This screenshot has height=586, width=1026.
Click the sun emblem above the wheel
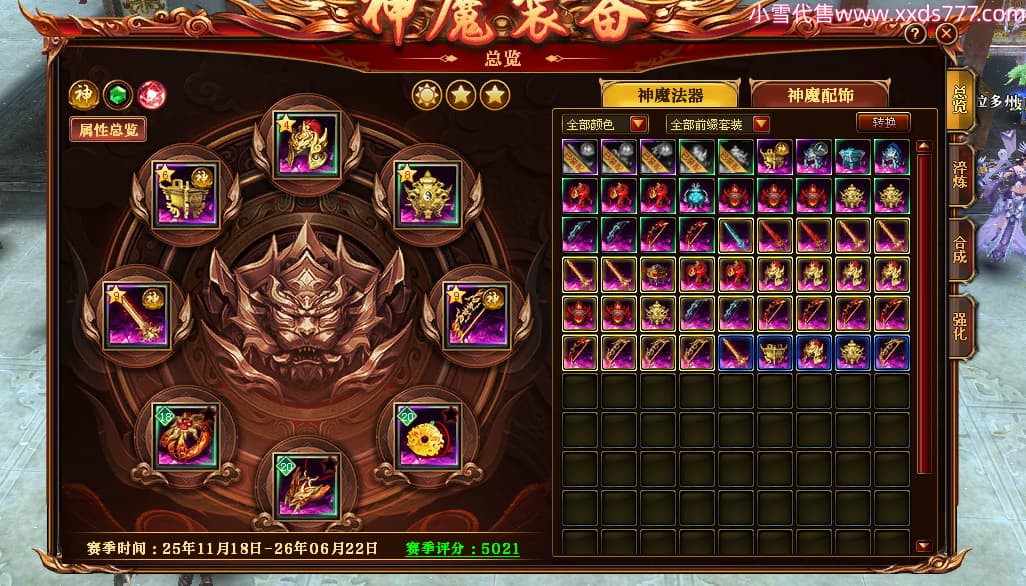click(x=427, y=96)
